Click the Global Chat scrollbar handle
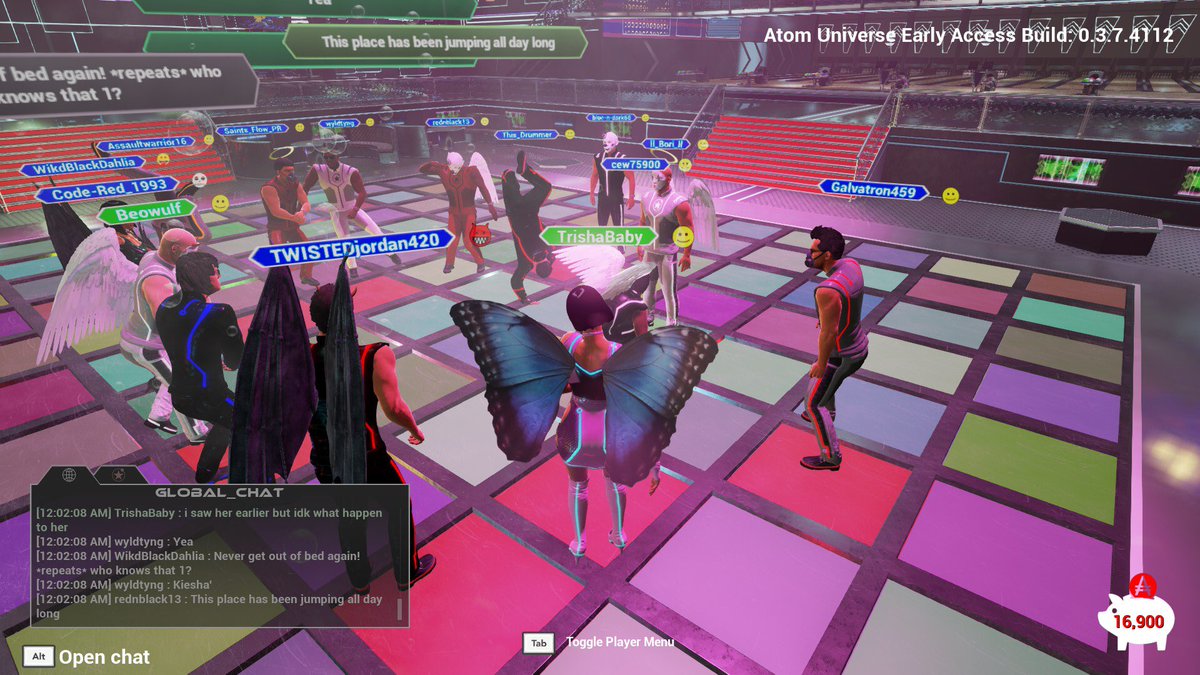 click(400, 610)
